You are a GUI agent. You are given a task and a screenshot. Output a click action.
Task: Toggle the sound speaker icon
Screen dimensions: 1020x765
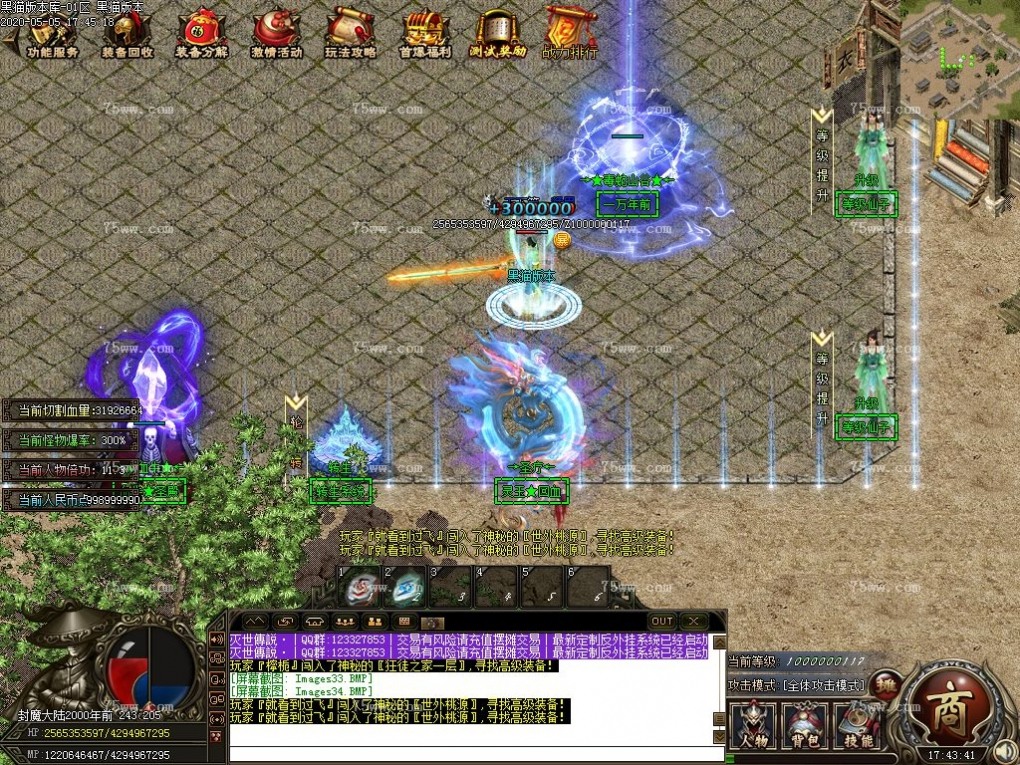point(1004,752)
